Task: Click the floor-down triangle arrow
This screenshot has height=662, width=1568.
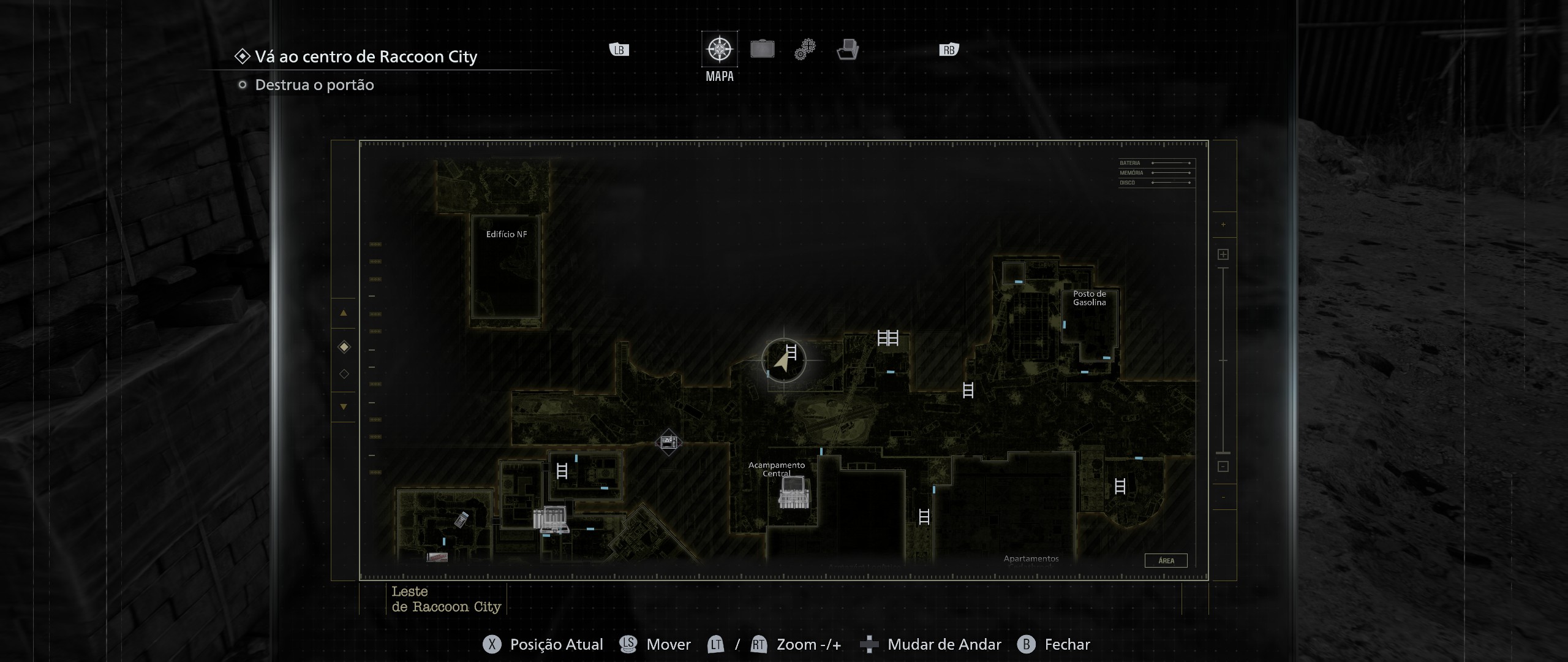Action: (344, 406)
